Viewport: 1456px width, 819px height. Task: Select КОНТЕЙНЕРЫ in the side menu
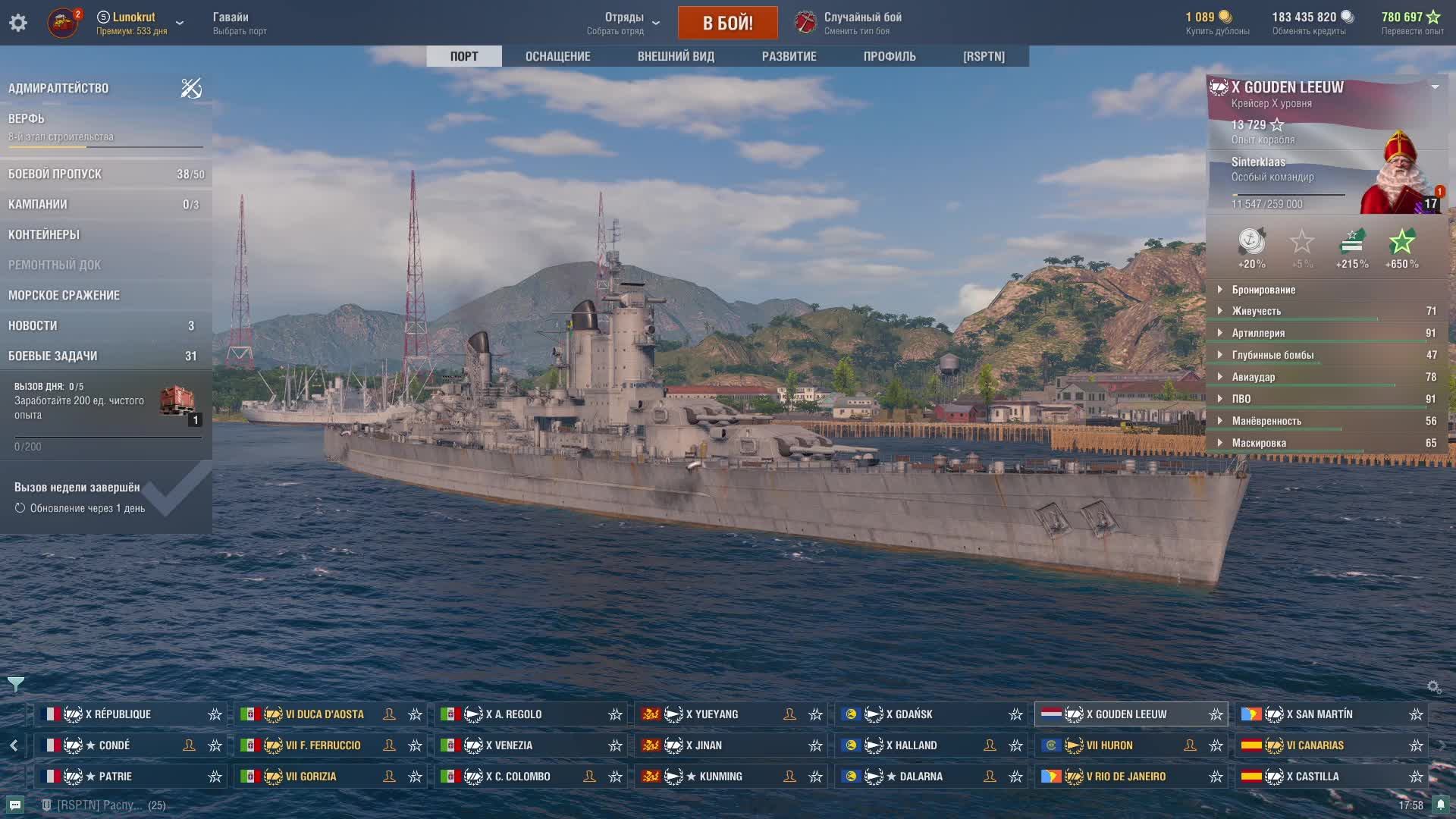coord(44,234)
